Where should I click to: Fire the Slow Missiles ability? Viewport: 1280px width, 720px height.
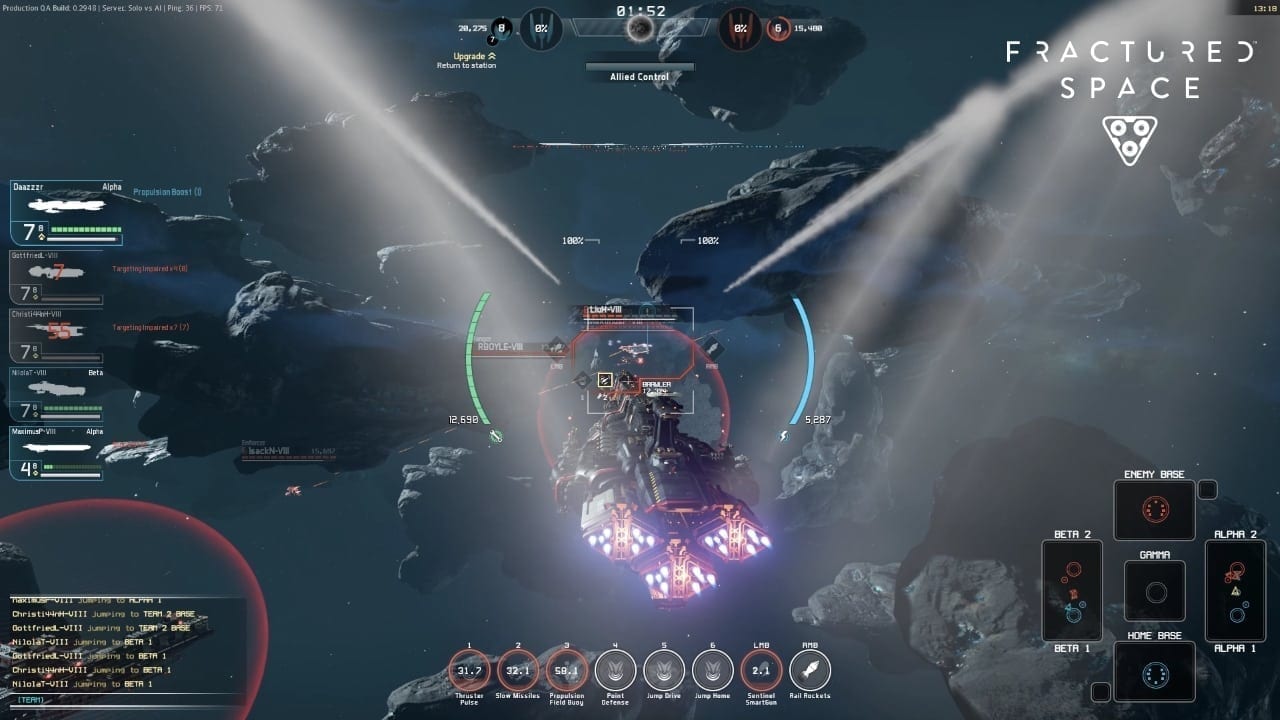click(x=517, y=670)
